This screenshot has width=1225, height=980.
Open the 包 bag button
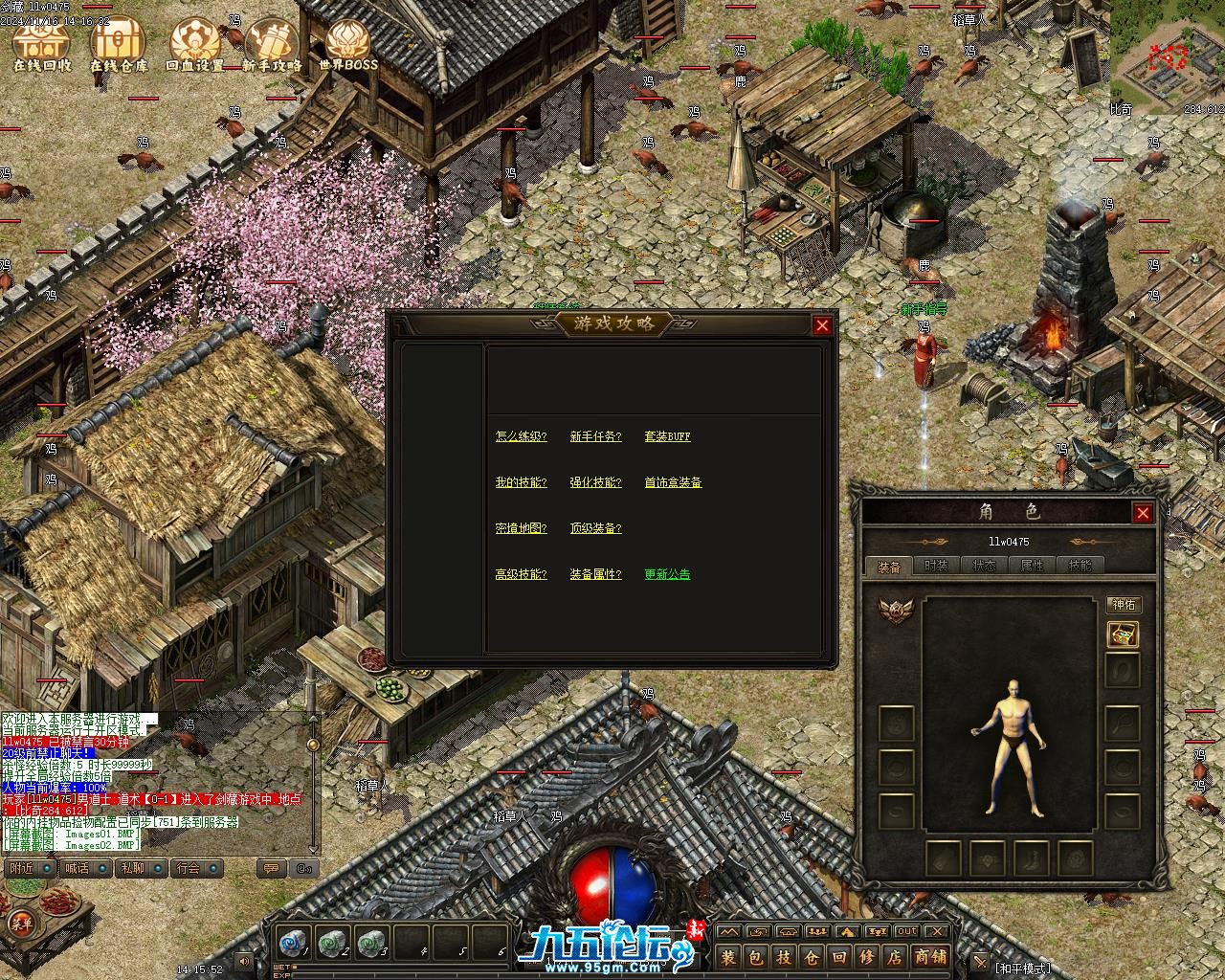coord(756,957)
